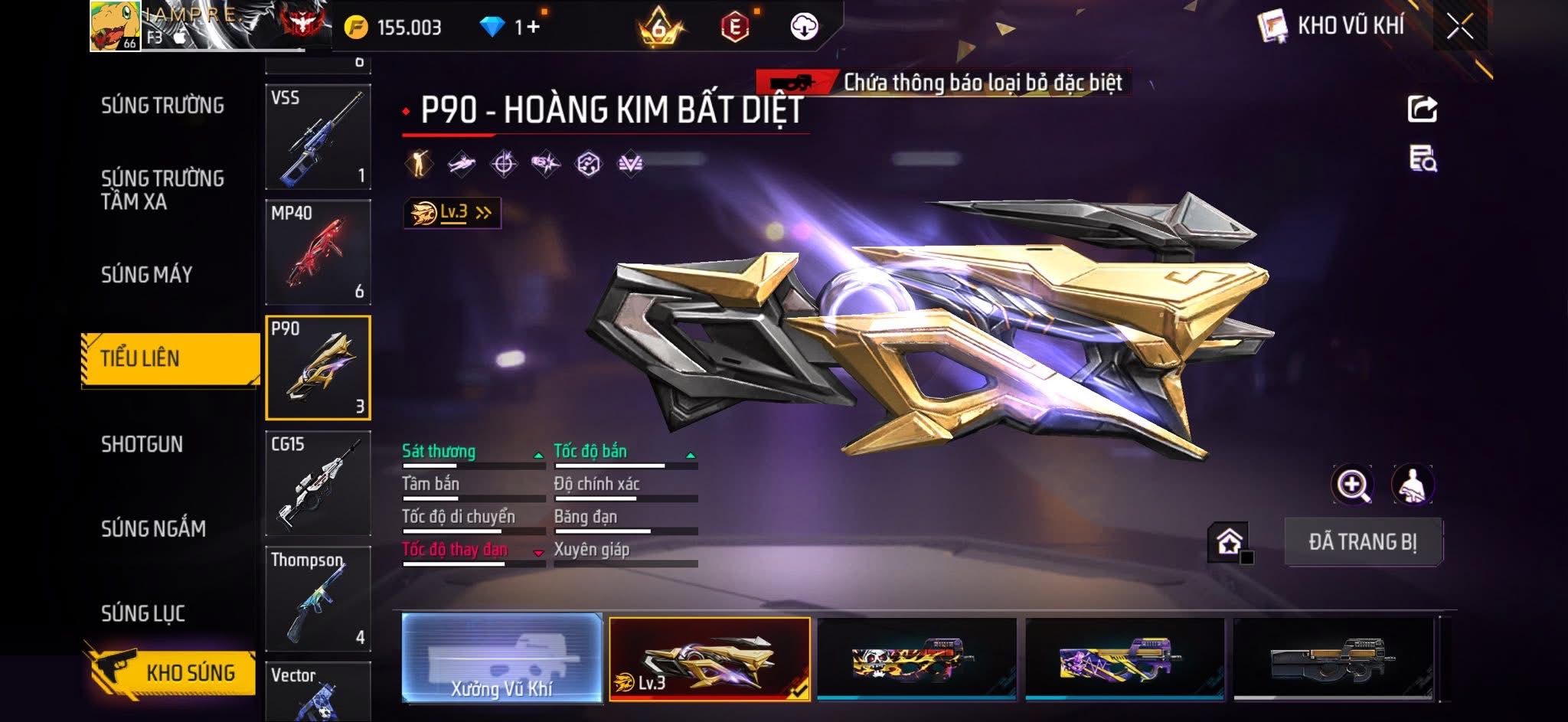Open the Súng Trường Tầm Xa category
Viewport: 1568px width, 722px height.
162,190
